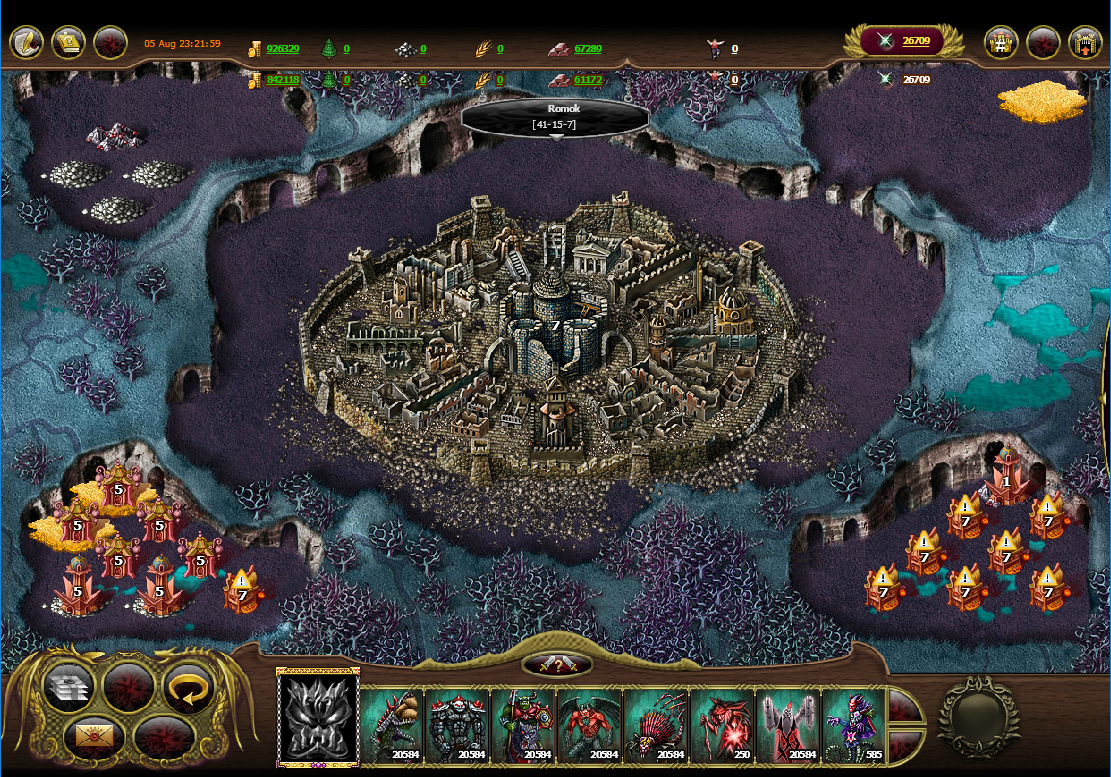Open the castle with hash symbol button
Viewport: 1111px width, 777px height.
click(x=1001, y=43)
